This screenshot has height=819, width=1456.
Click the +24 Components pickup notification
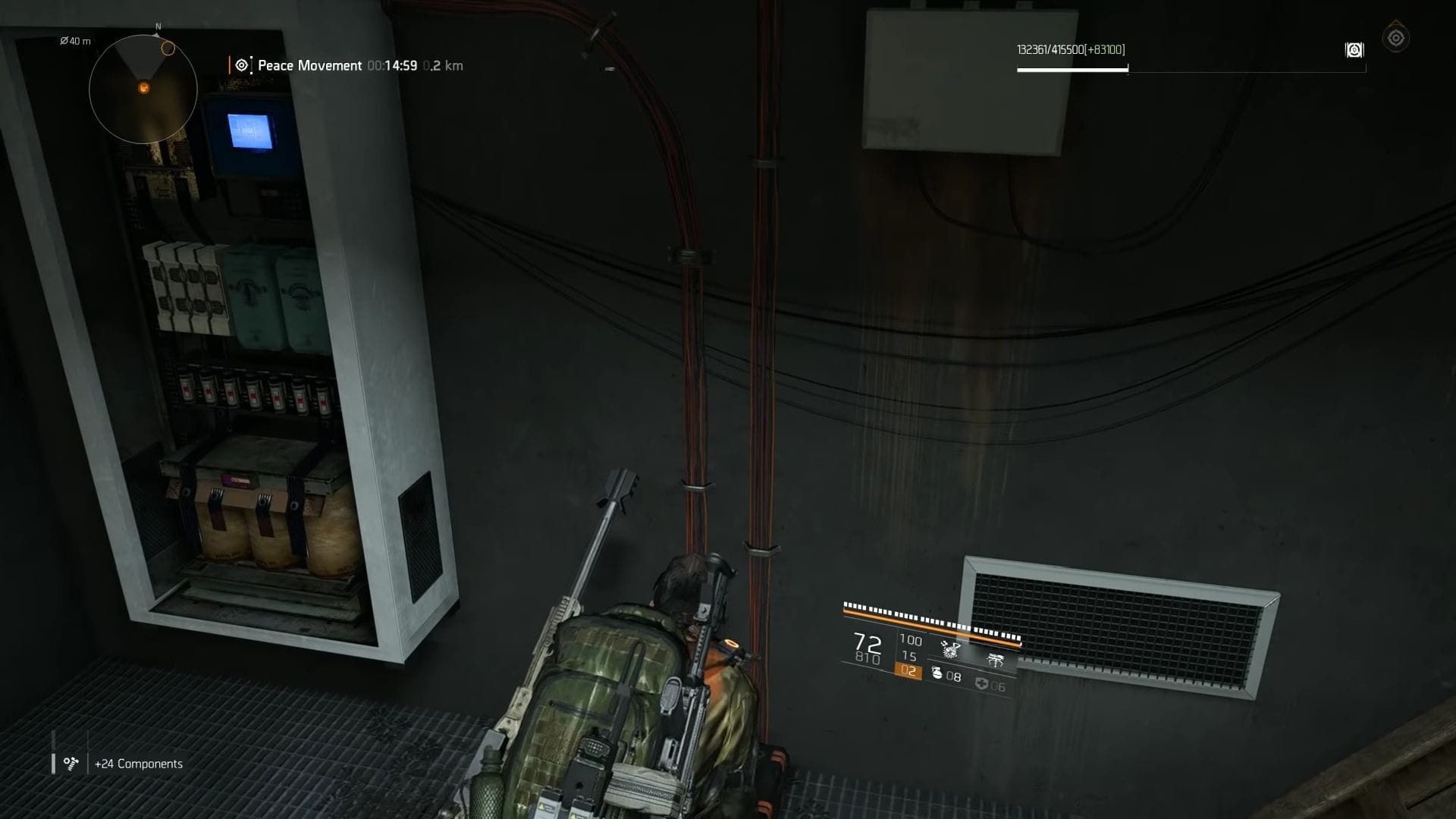point(137,764)
